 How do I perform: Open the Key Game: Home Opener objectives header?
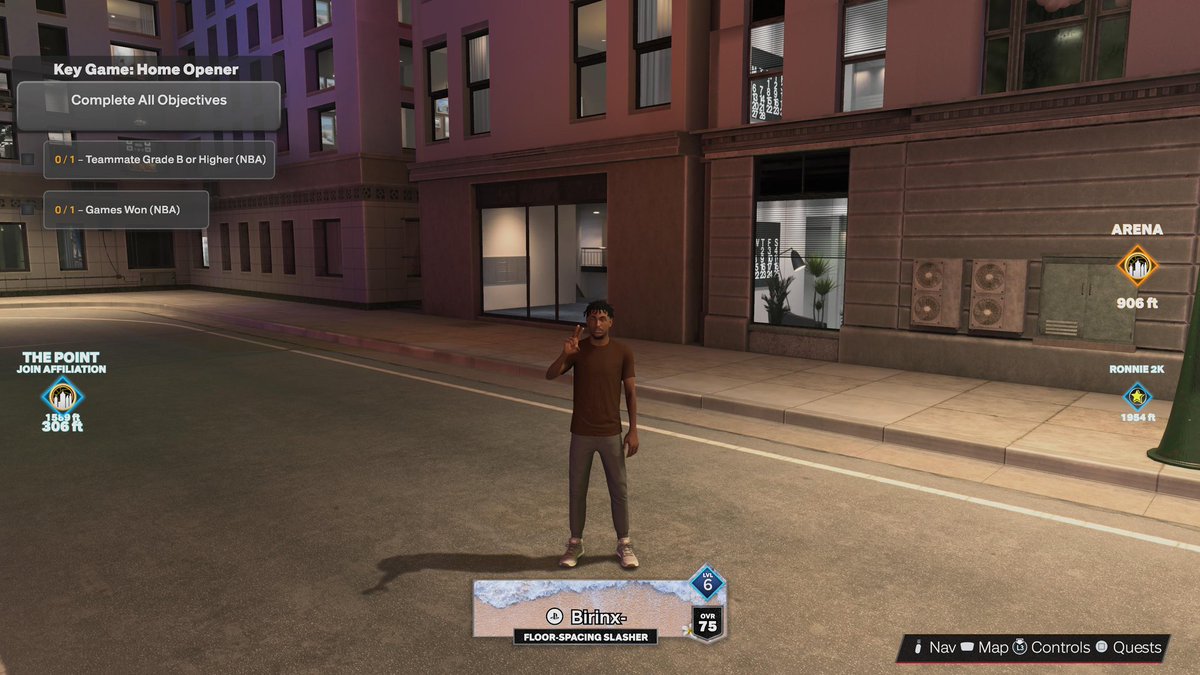[146, 71]
